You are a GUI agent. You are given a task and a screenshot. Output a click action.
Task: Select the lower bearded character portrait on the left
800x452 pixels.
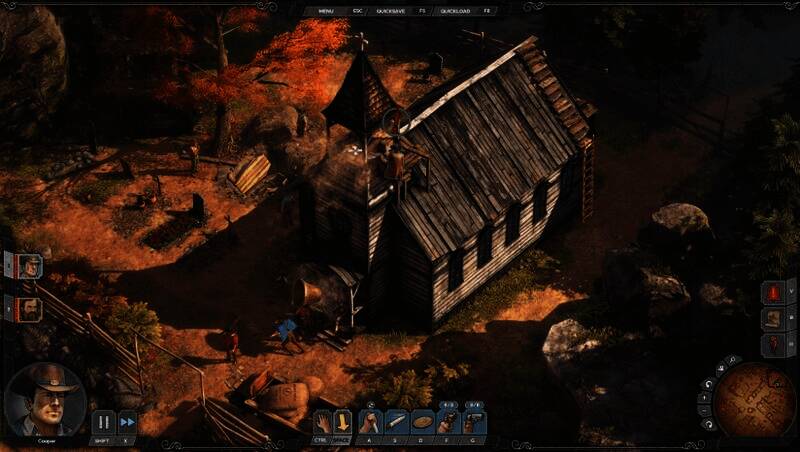point(30,309)
